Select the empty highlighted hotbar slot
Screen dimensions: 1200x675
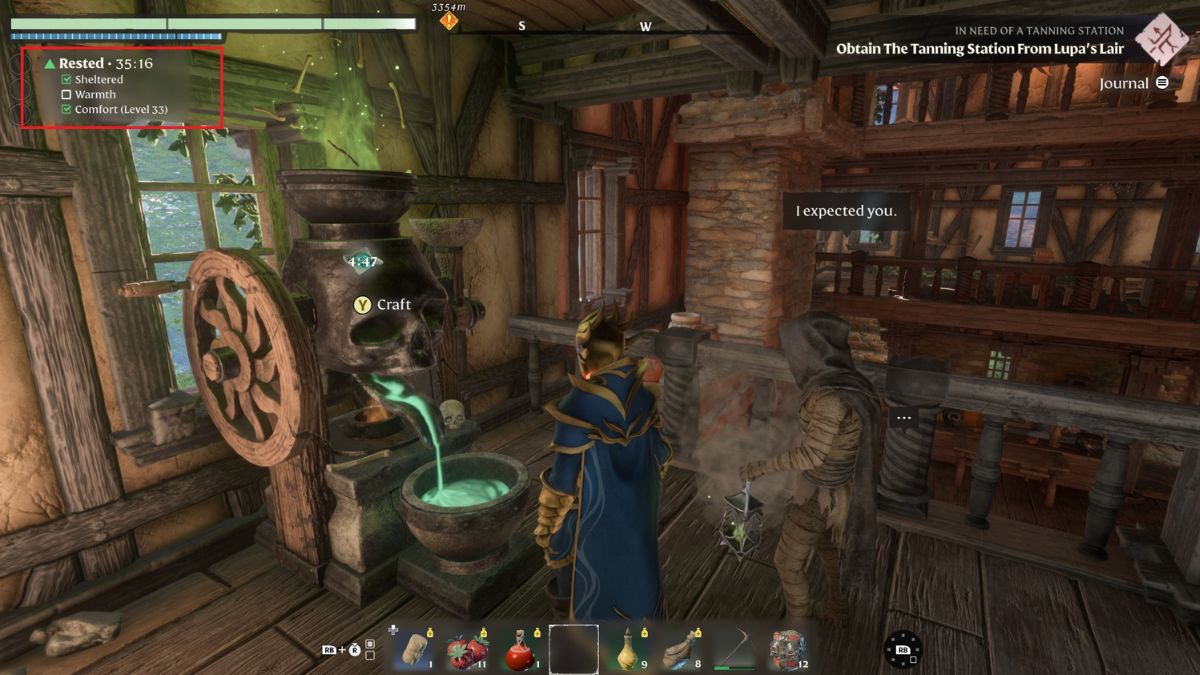574,648
